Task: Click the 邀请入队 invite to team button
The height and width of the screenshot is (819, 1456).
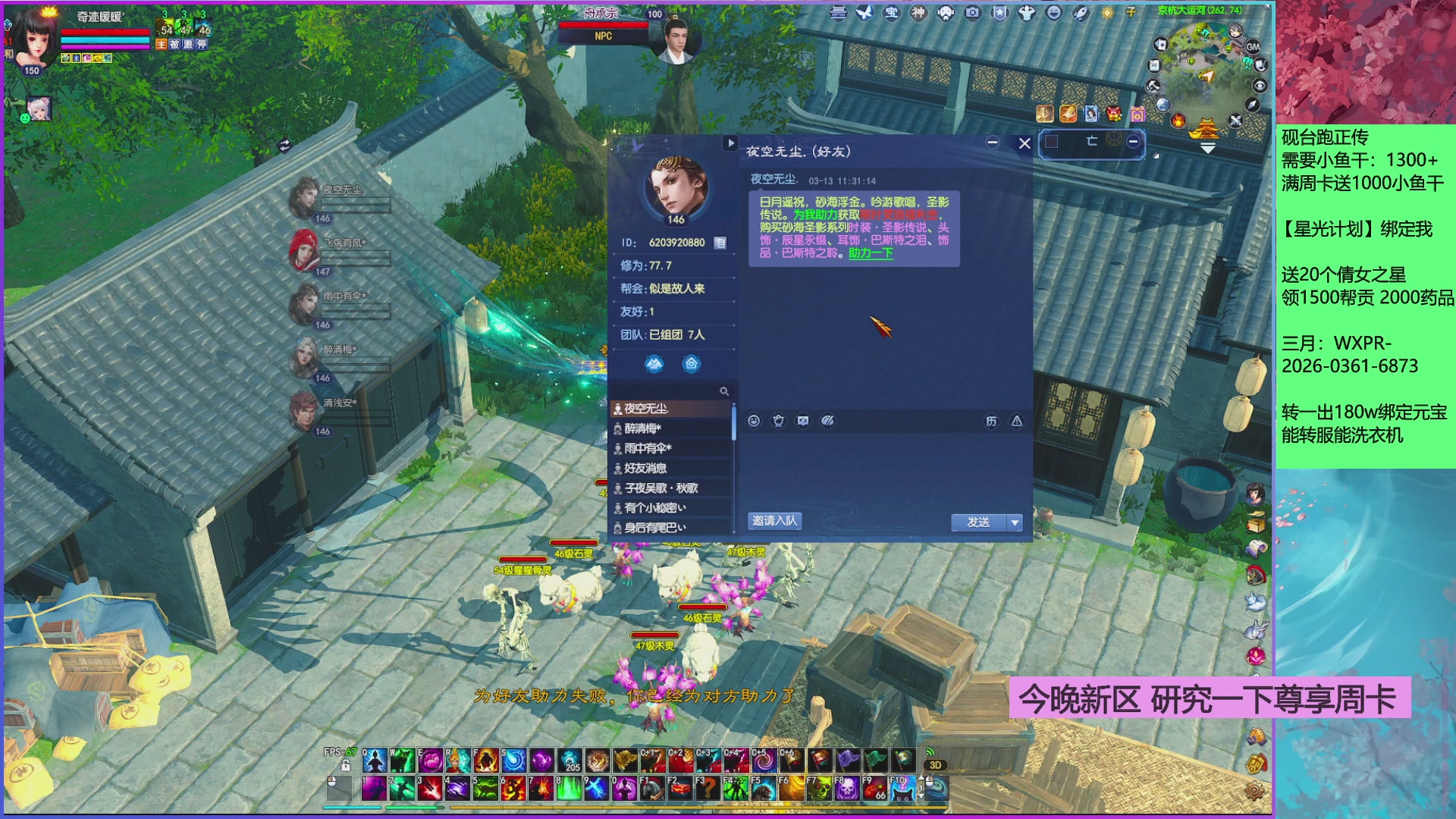Action: 774,521
